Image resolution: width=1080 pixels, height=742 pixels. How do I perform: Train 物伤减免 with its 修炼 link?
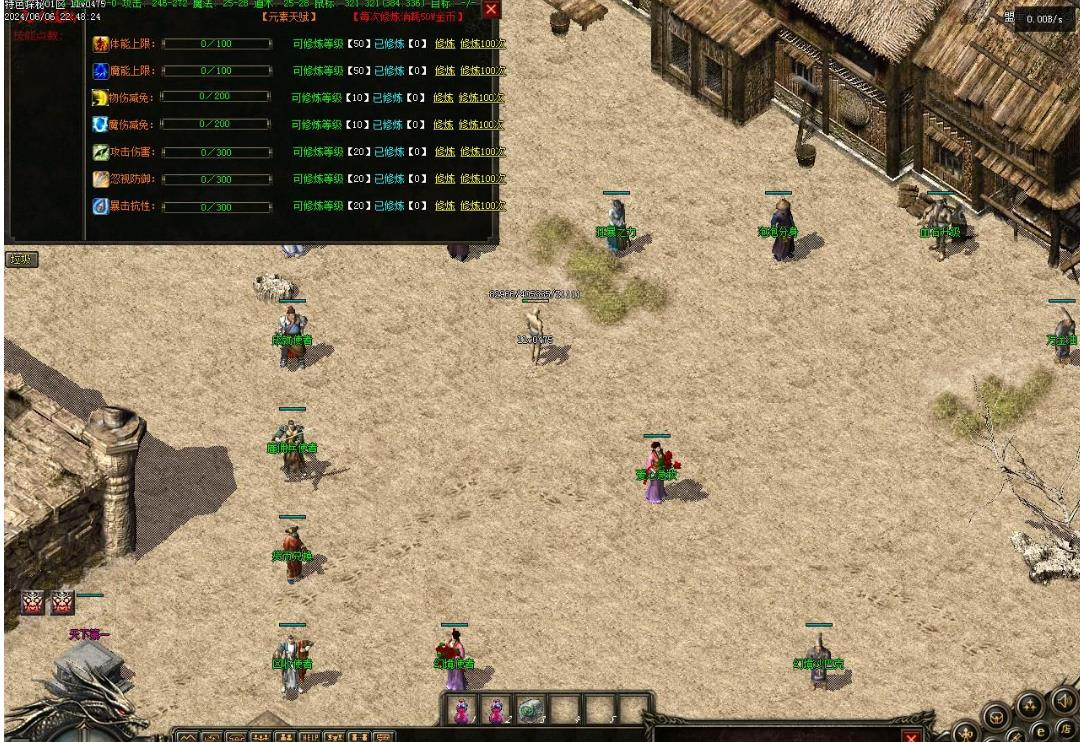point(444,98)
